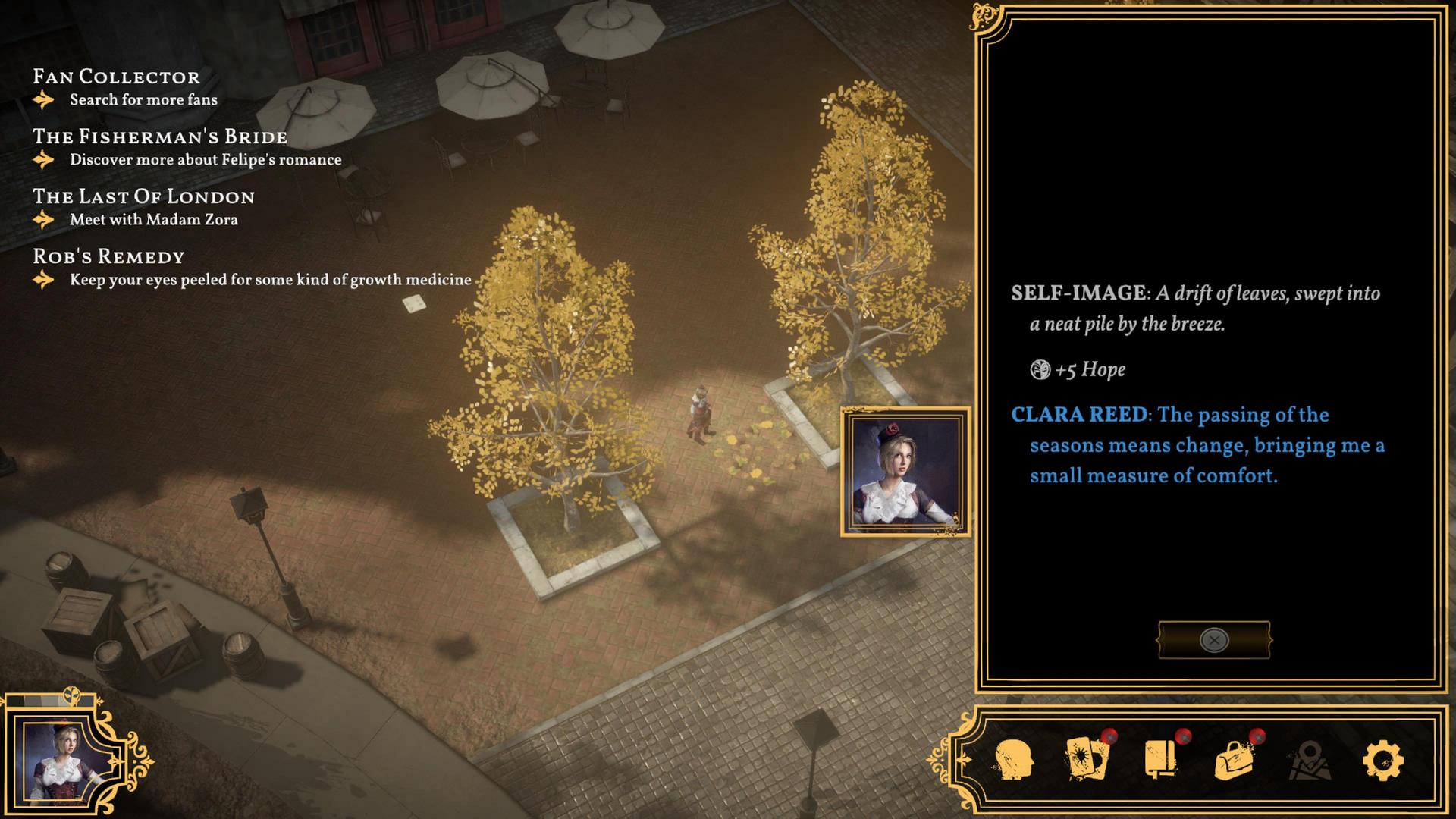The height and width of the screenshot is (819, 1456).
Task: Click the speaker portrait beside the dialogue panel
Action: (905, 472)
